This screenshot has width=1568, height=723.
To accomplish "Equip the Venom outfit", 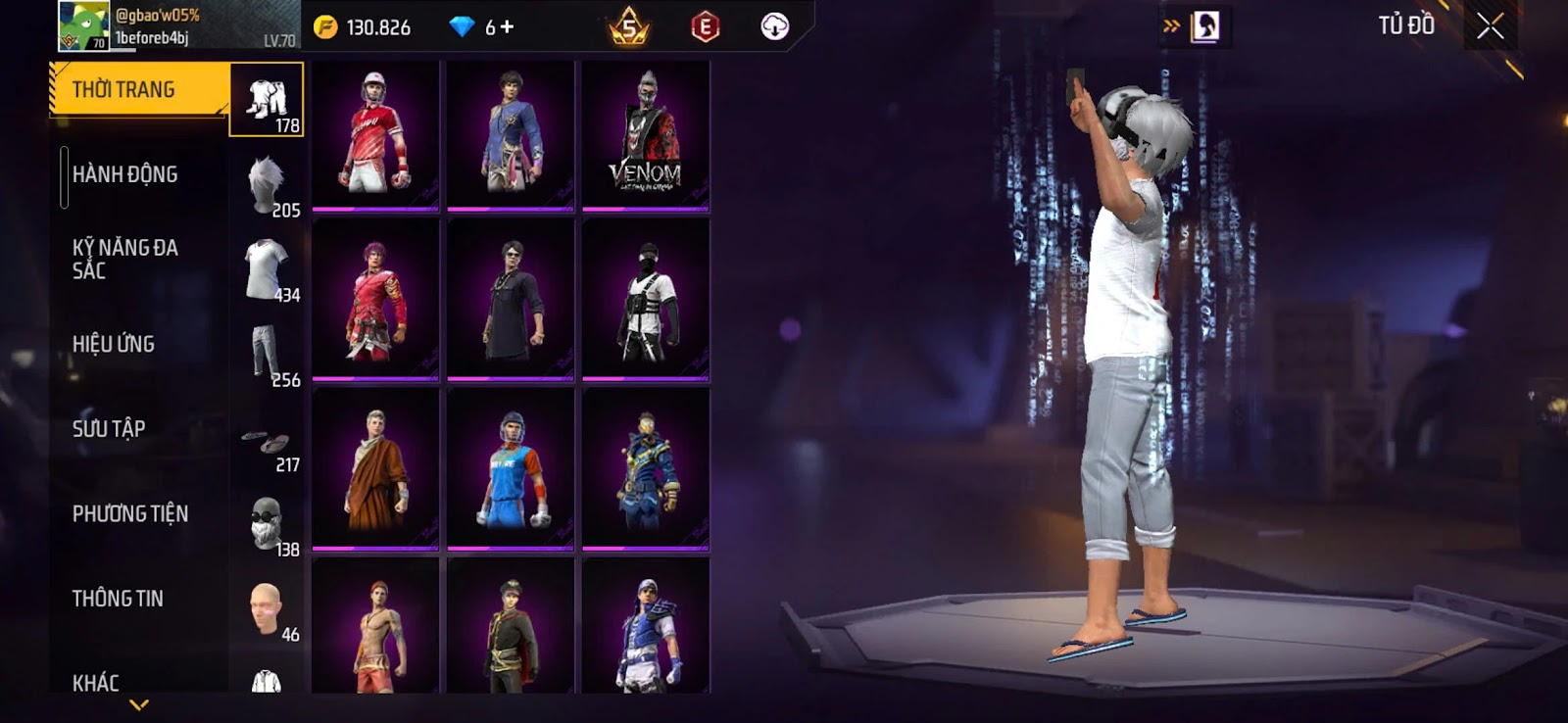I will [645, 135].
